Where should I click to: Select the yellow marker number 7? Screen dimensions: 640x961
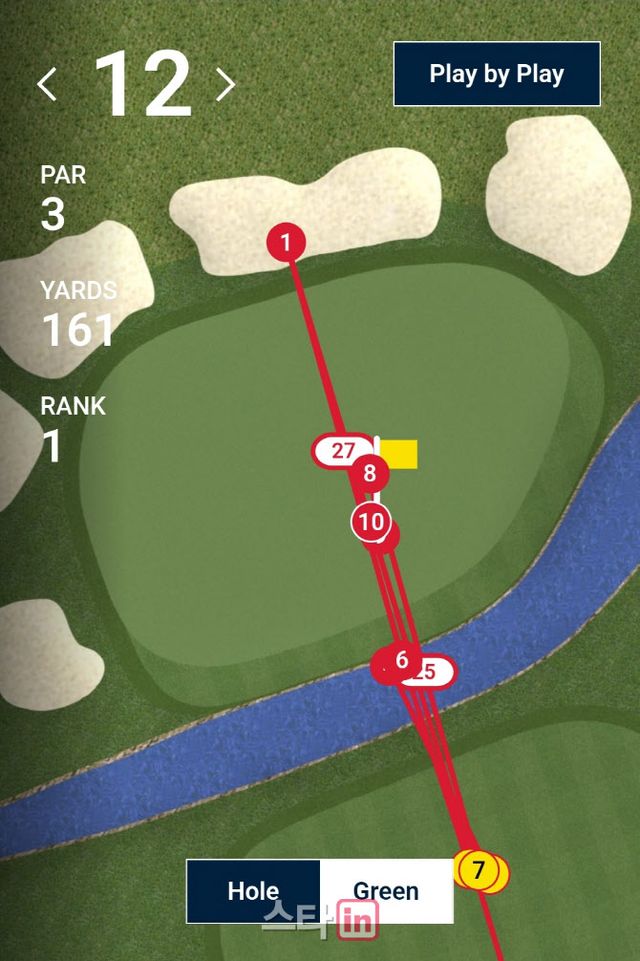[478, 870]
